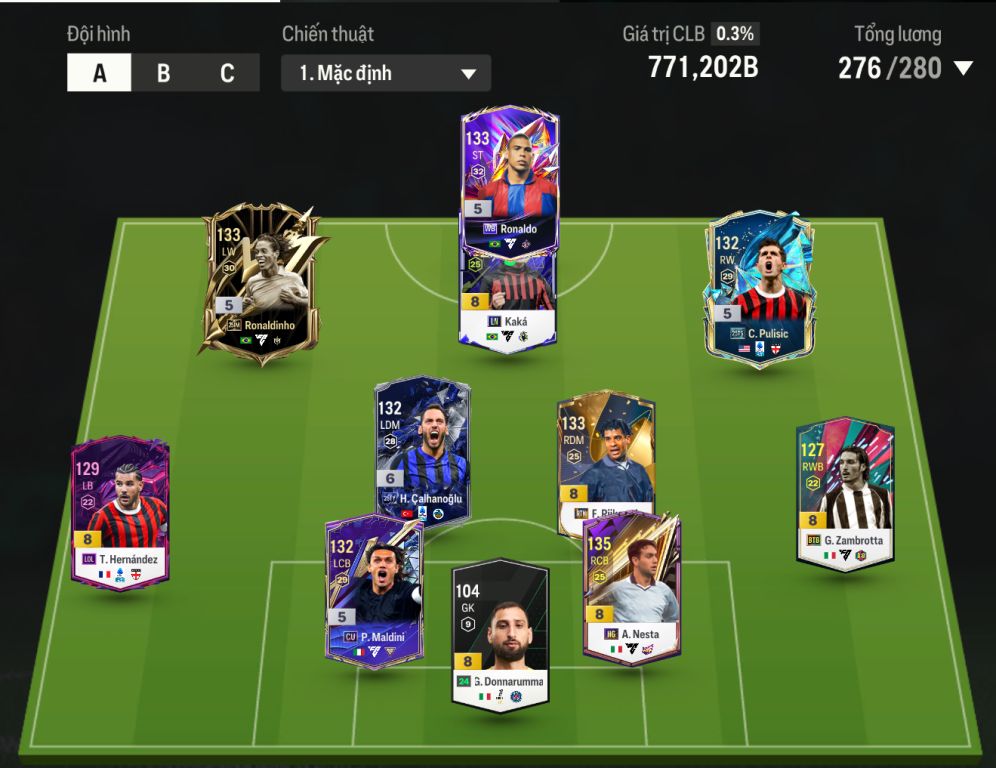The image size is (996, 768).
Task: Switch to squad tab A
Action: [99, 73]
